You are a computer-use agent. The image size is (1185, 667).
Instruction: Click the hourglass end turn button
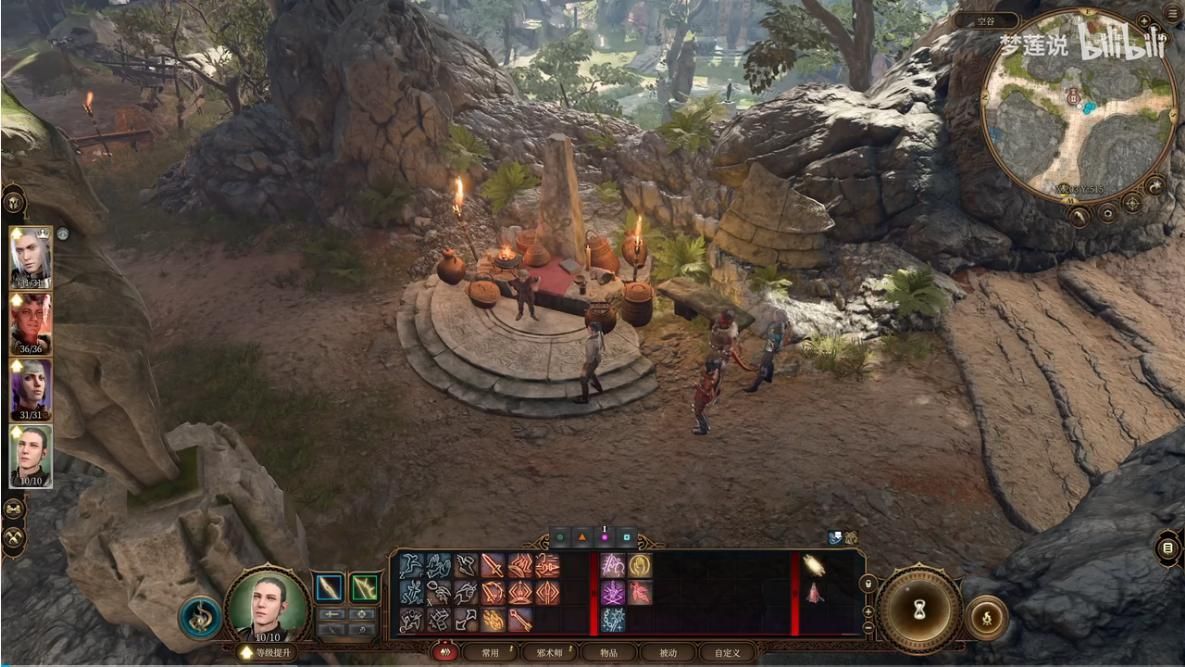[x=919, y=609]
